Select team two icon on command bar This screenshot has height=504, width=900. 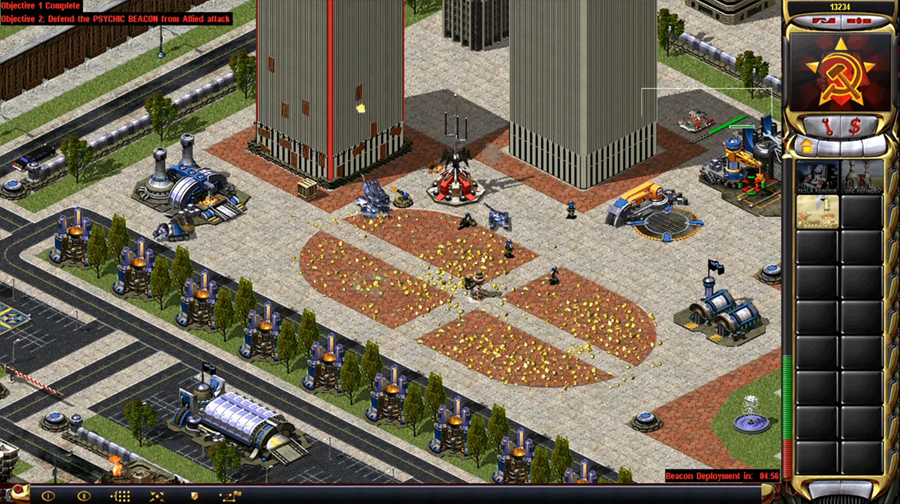pyautogui.click(x=83, y=495)
